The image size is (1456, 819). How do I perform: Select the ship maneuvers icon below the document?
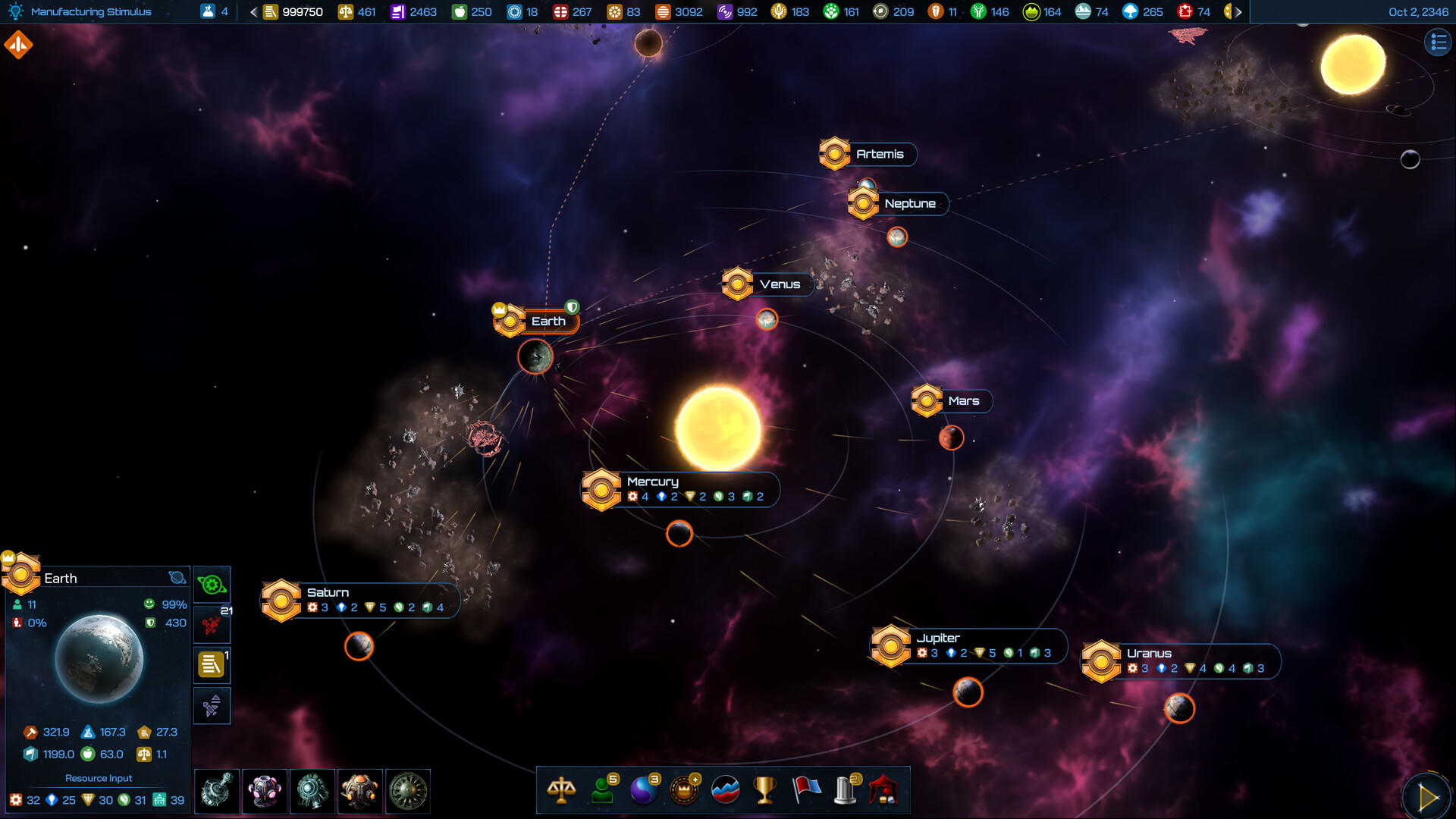(x=212, y=705)
